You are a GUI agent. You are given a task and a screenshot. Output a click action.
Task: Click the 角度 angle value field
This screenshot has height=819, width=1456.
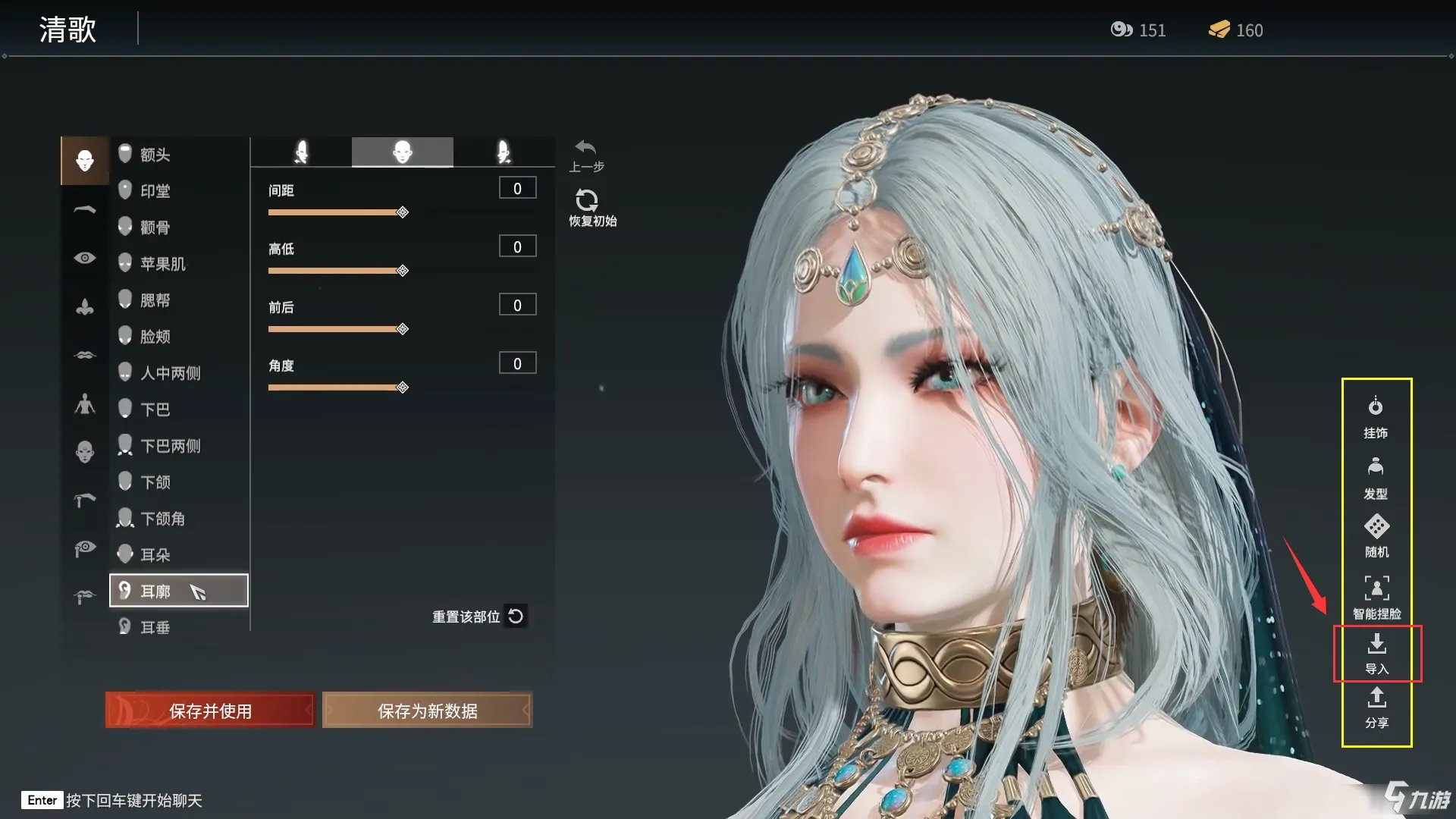tap(517, 363)
